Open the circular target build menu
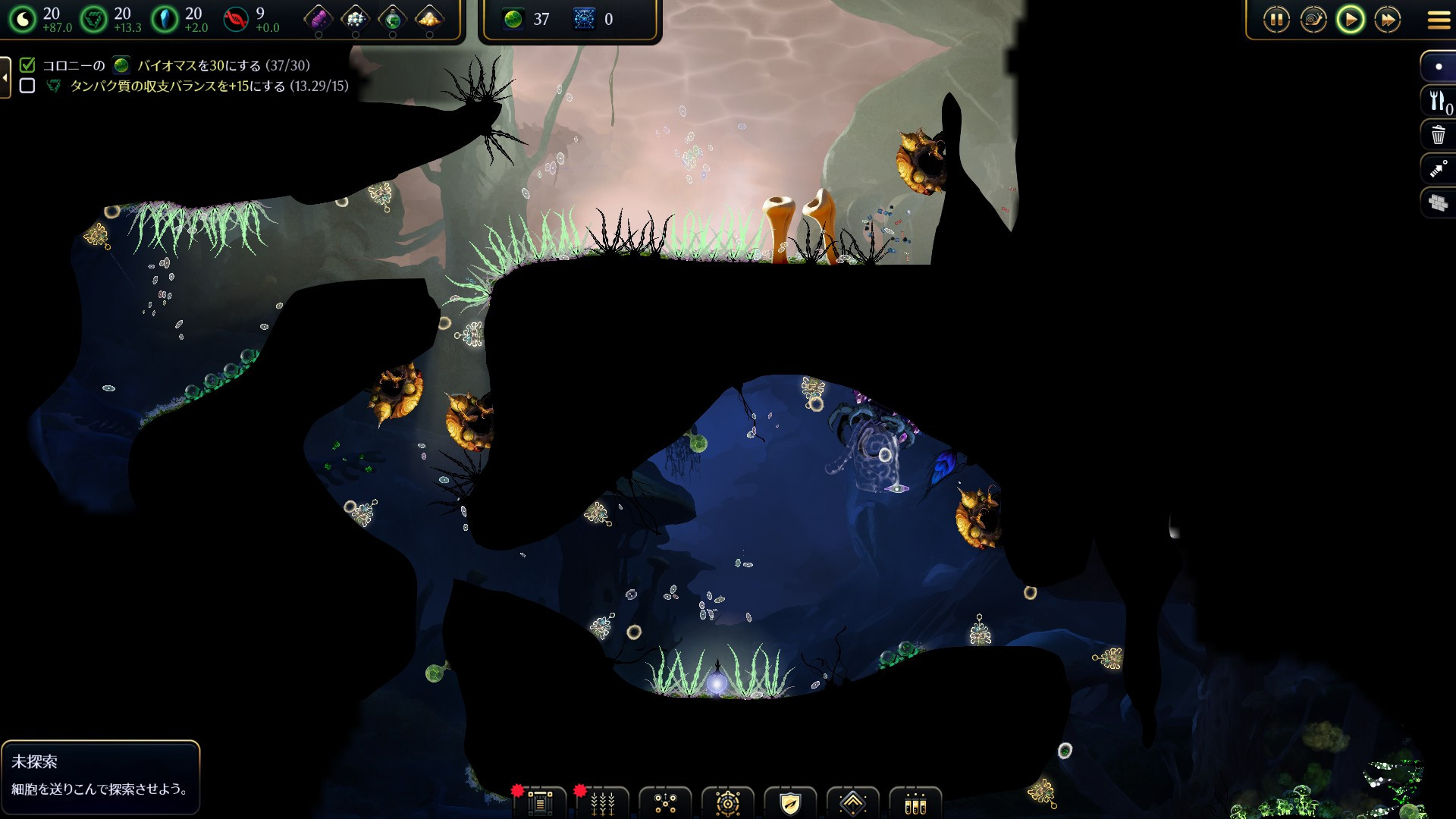The height and width of the screenshot is (819, 1456). (x=728, y=803)
